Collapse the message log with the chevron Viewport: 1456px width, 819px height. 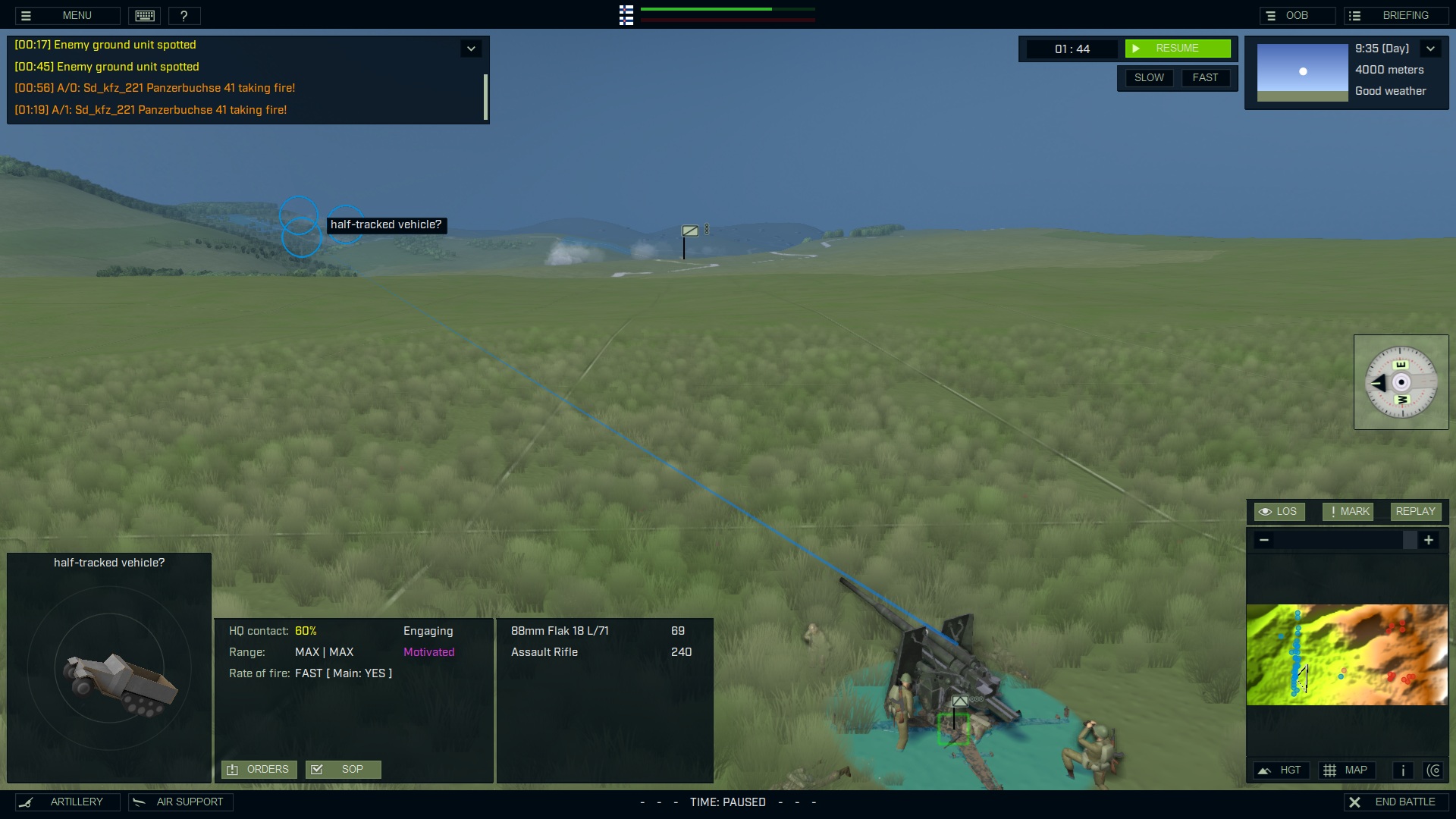tap(471, 48)
